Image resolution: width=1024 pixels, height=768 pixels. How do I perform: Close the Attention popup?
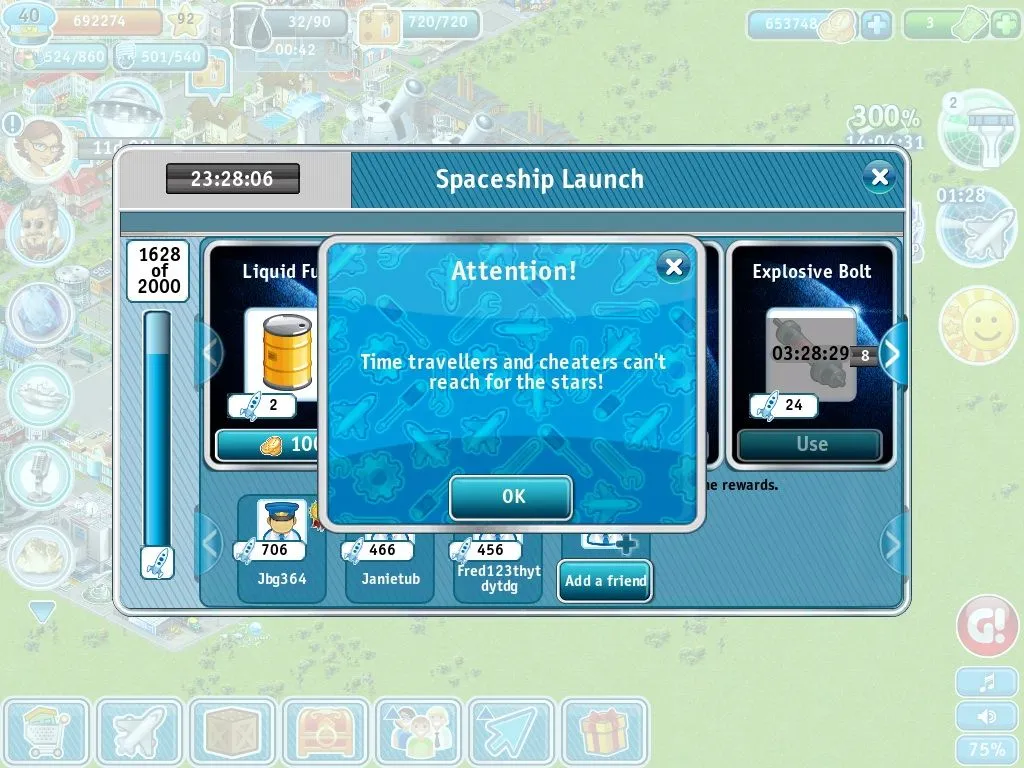674,266
